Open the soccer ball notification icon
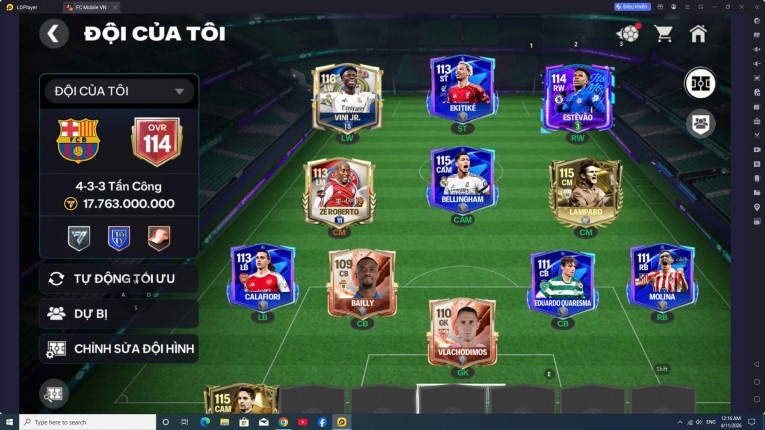This screenshot has width=765, height=430. (628, 34)
